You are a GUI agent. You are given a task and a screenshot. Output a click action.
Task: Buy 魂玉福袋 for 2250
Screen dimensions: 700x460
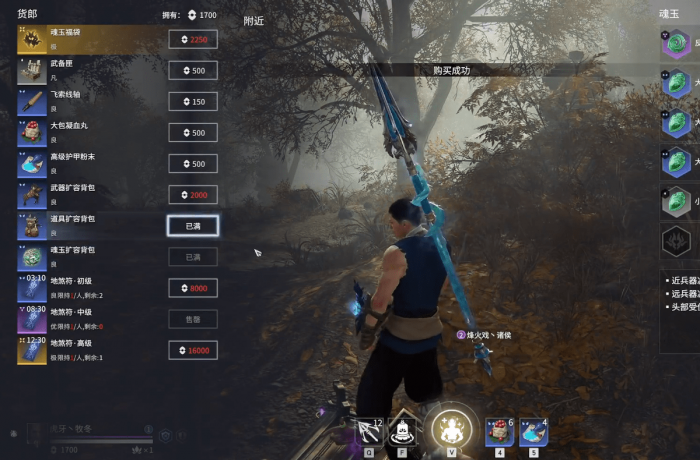[x=193, y=40]
